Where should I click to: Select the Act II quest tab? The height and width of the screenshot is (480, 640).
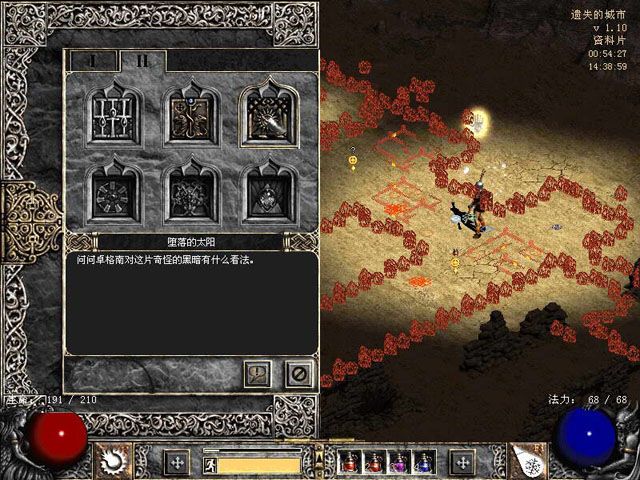[143, 61]
